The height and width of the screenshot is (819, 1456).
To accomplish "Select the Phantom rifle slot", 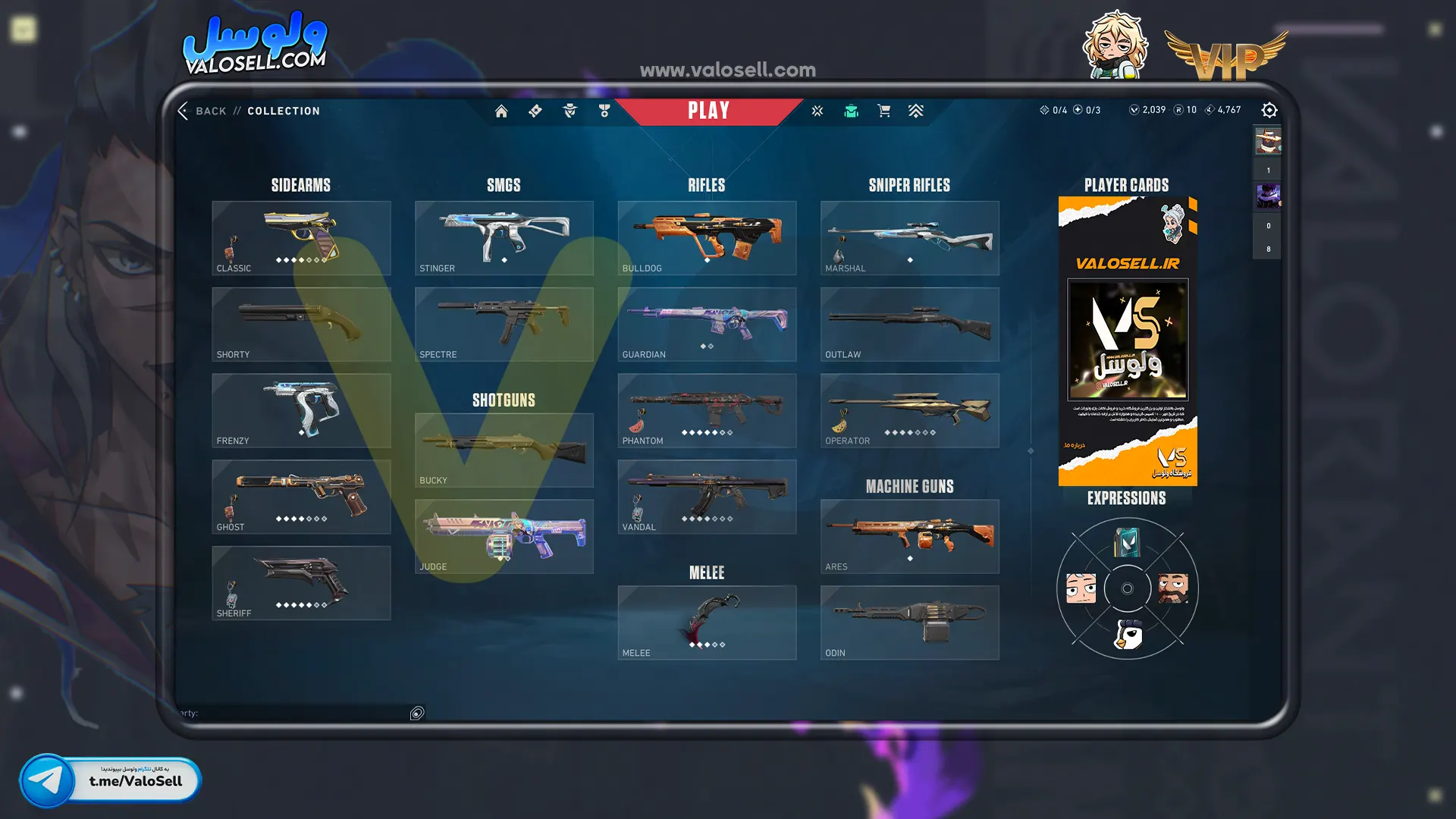I will click(x=707, y=410).
